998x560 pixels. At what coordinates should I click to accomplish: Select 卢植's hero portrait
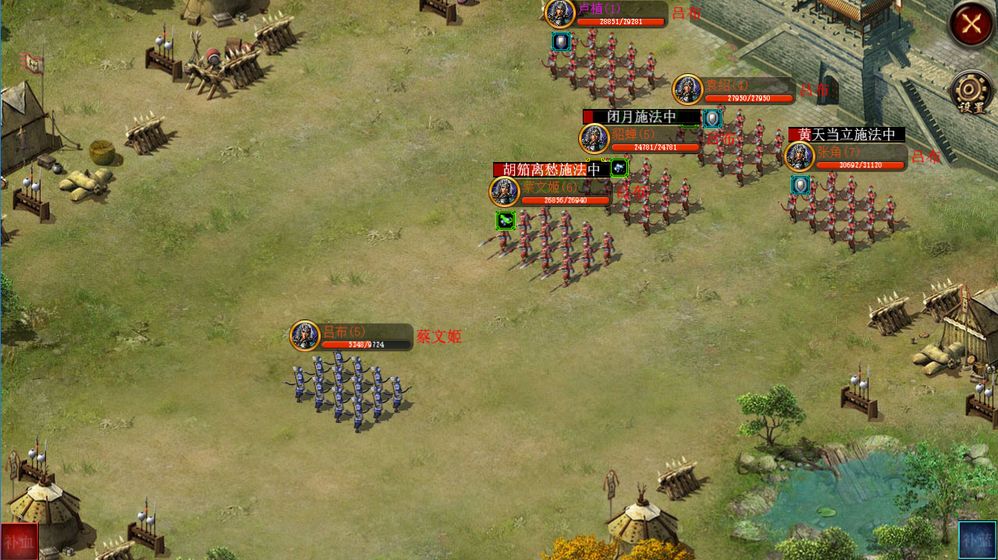559,13
